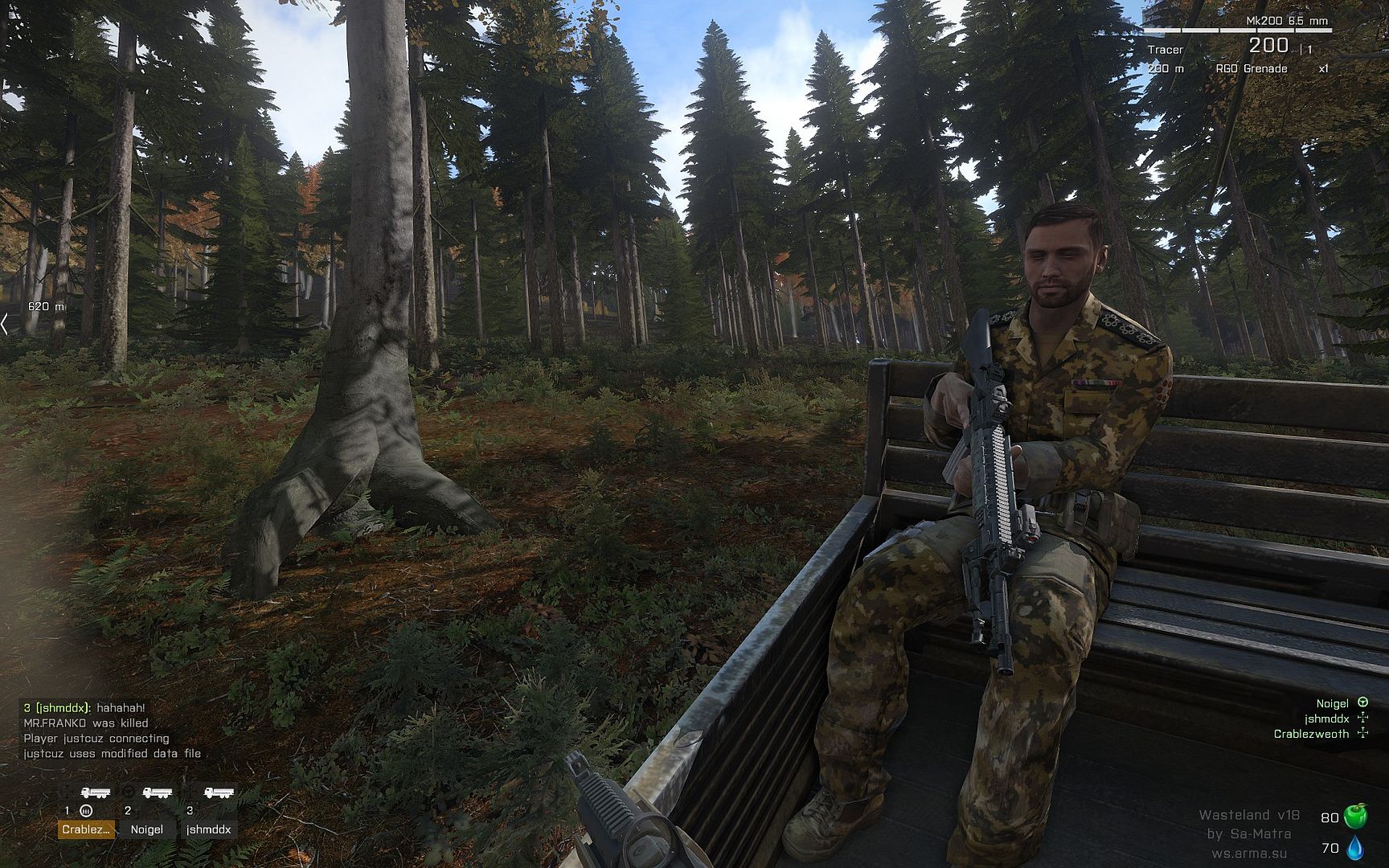
Task: Click the jshmddx chat message line
Action: 84,708
